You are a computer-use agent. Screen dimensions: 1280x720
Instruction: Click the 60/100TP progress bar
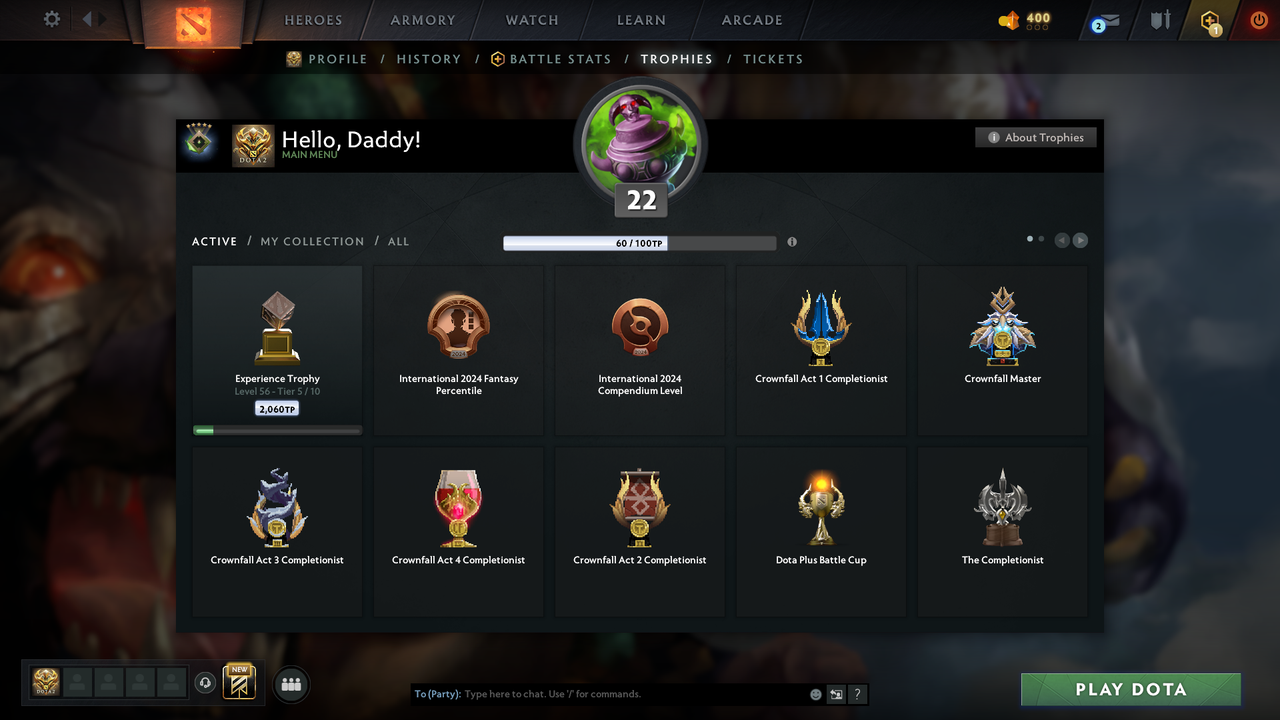(x=640, y=242)
